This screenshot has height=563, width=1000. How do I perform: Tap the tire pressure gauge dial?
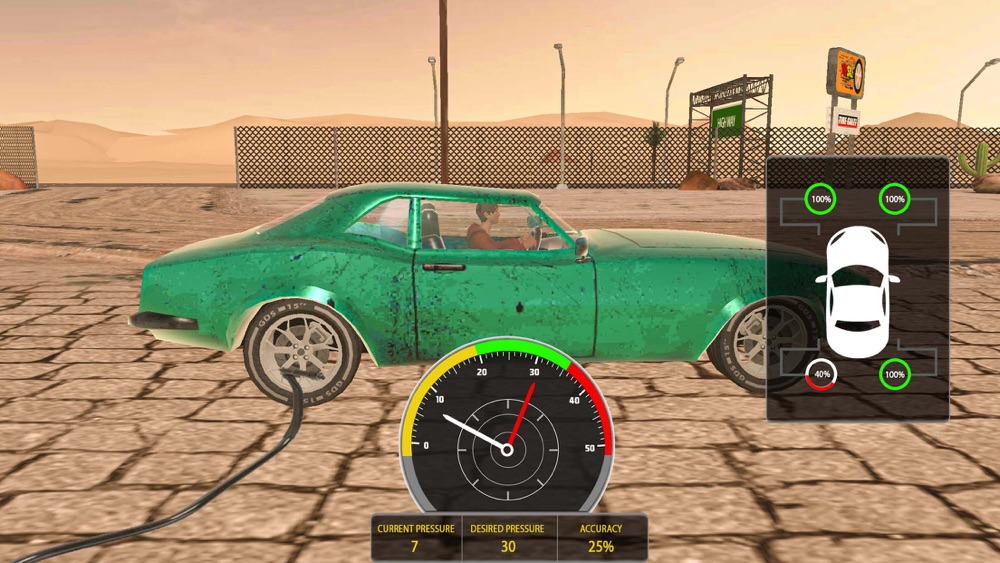(x=507, y=422)
